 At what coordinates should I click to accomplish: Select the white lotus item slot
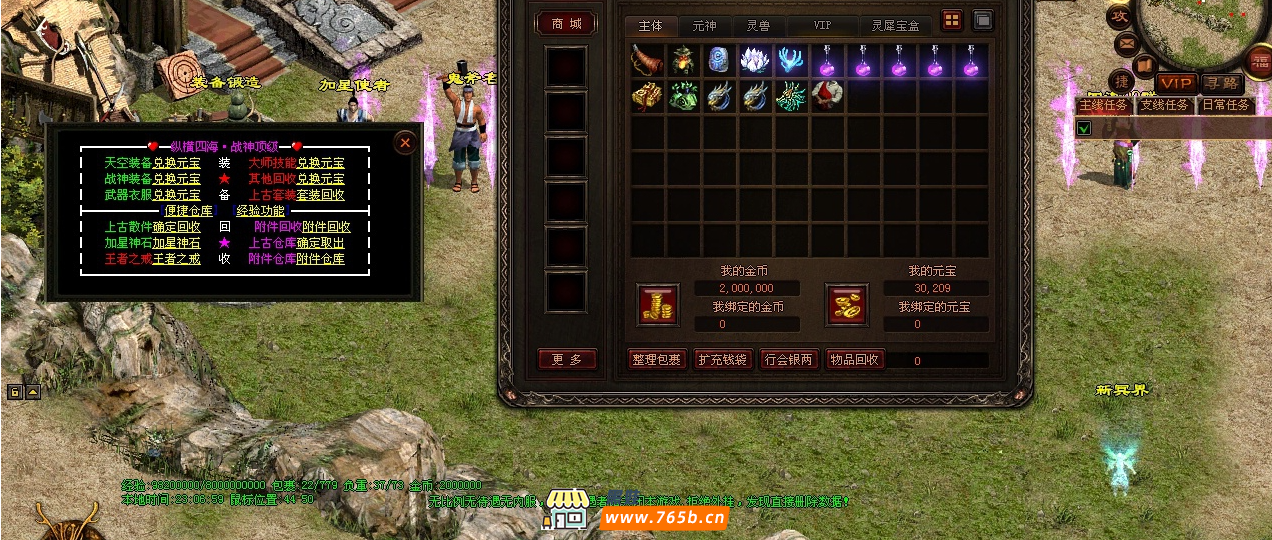click(754, 60)
